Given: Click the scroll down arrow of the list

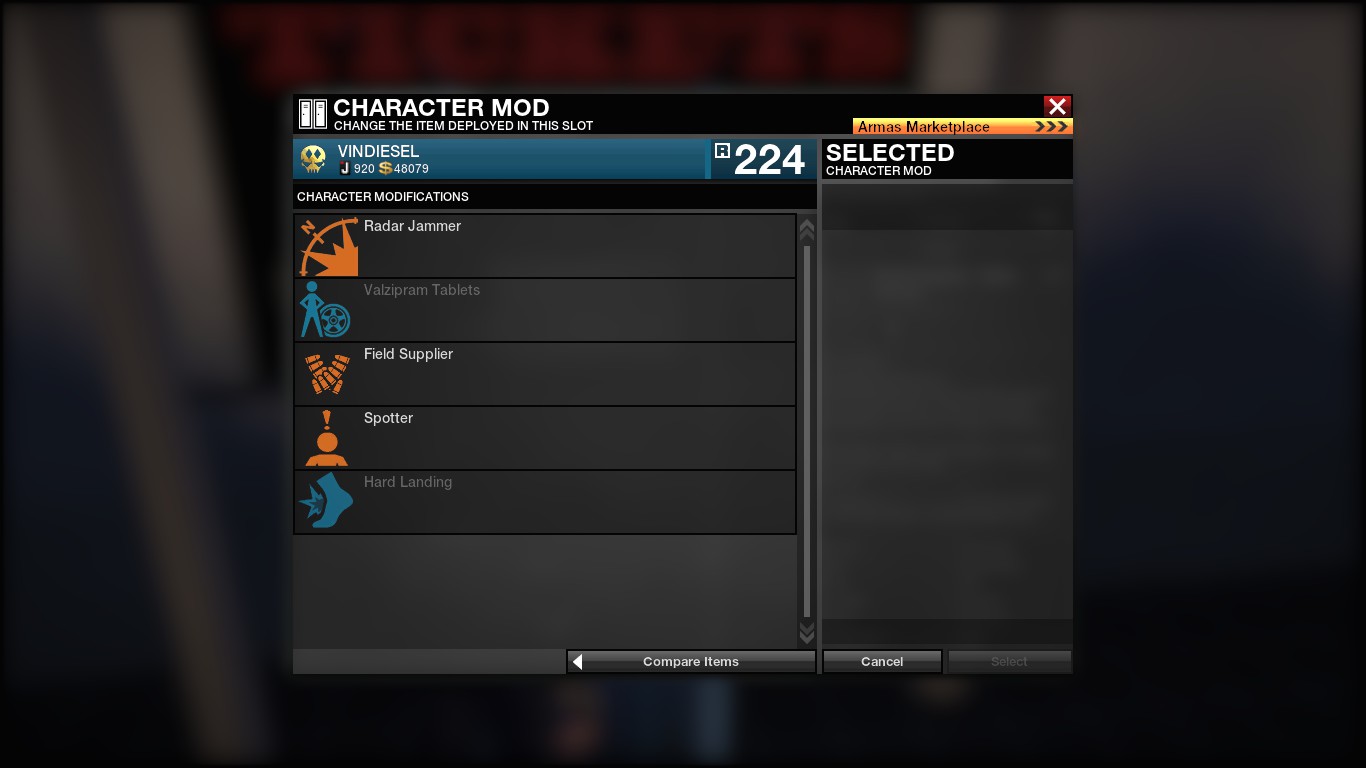Looking at the screenshot, I should click(807, 633).
